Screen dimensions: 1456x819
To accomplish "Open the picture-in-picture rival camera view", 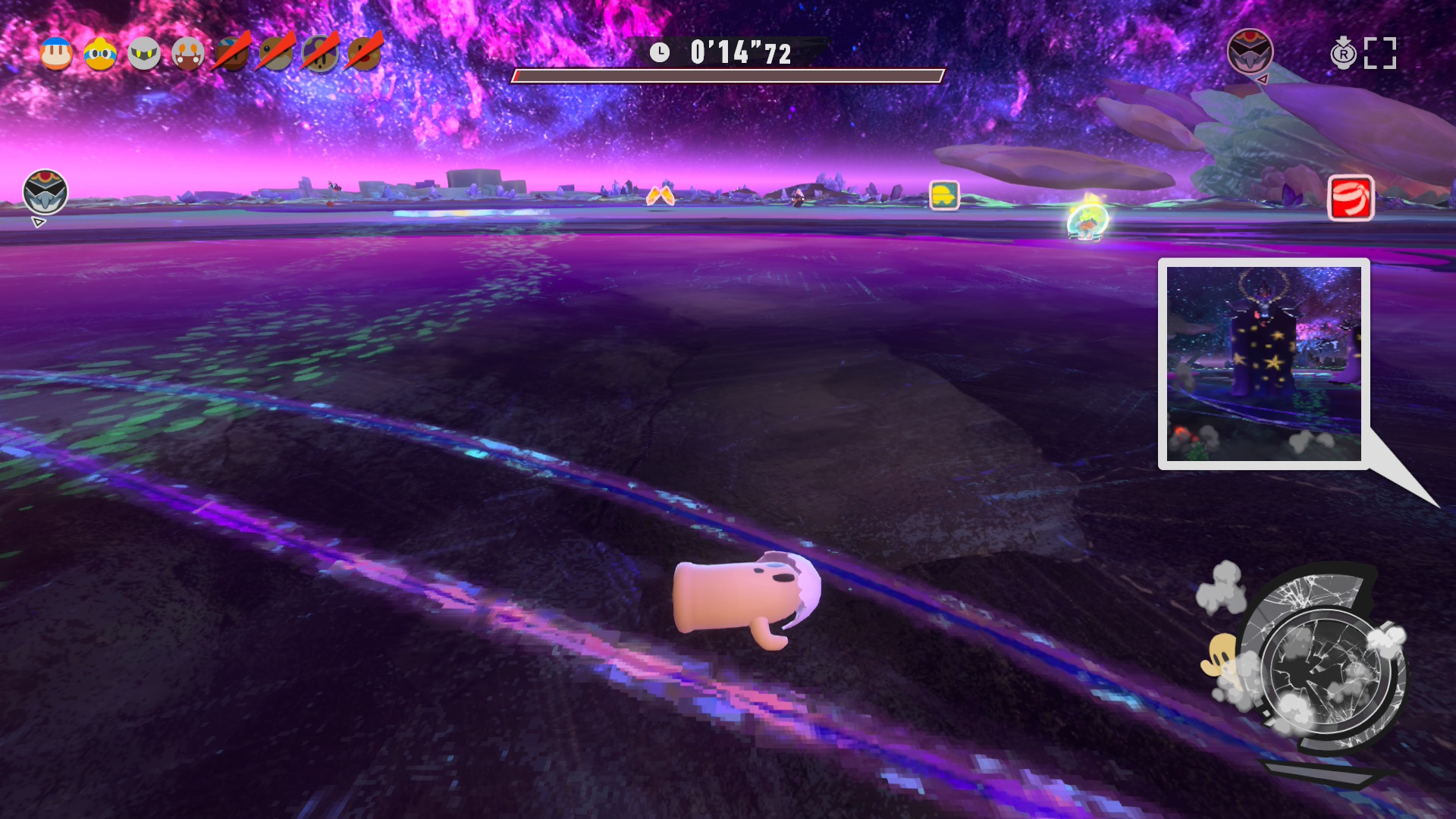I will pos(1263,363).
